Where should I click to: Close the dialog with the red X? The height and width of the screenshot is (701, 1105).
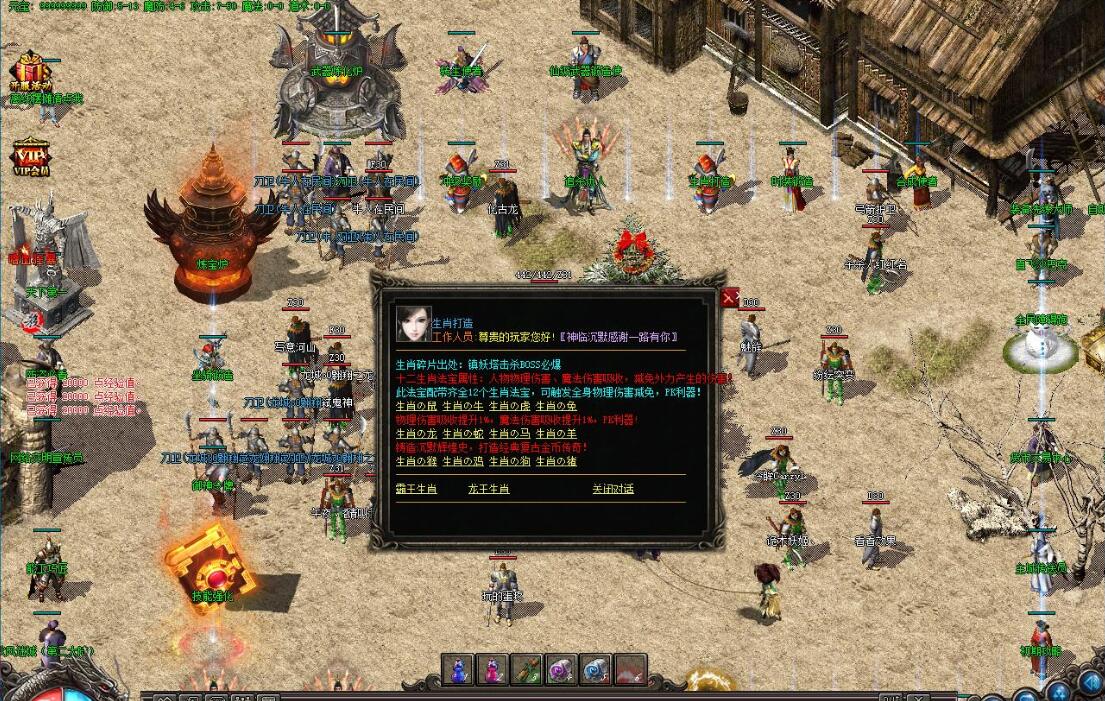(x=731, y=297)
